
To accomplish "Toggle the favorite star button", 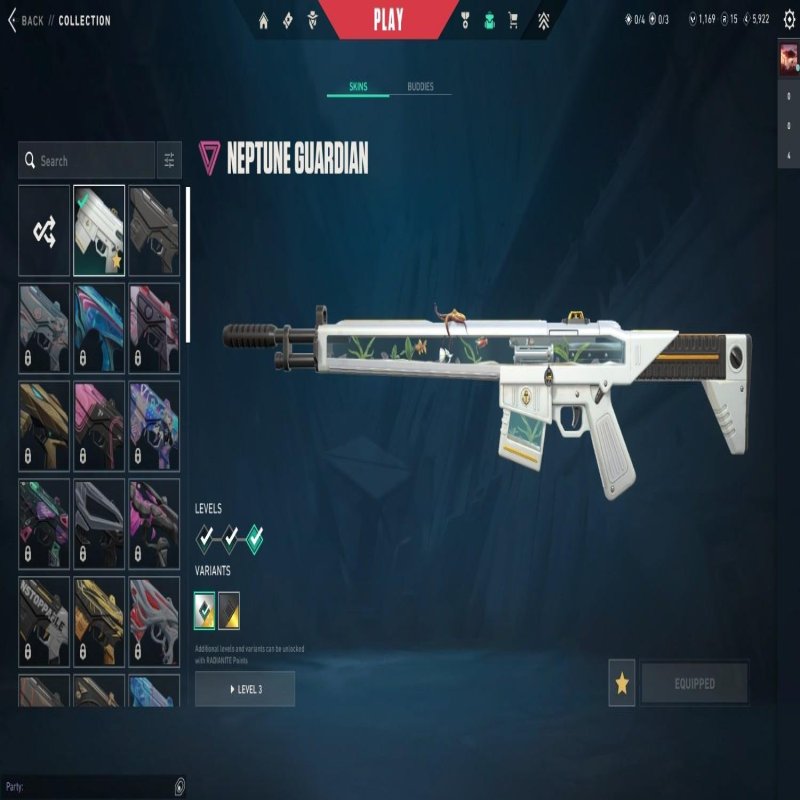I will click(622, 684).
